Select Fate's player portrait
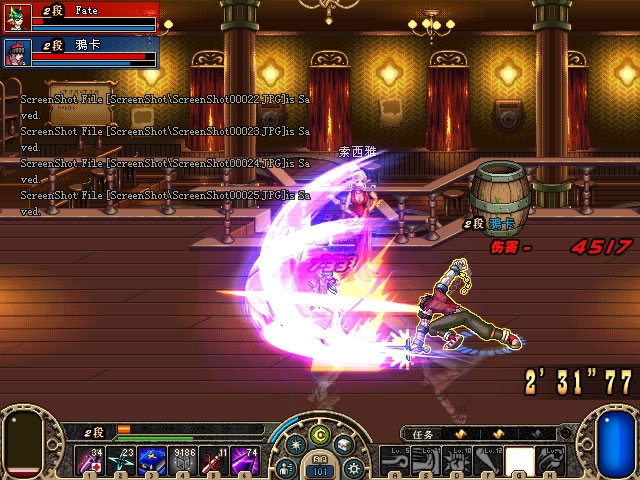Screen dimensions: 640x480 pyautogui.click(x=19, y=17)
